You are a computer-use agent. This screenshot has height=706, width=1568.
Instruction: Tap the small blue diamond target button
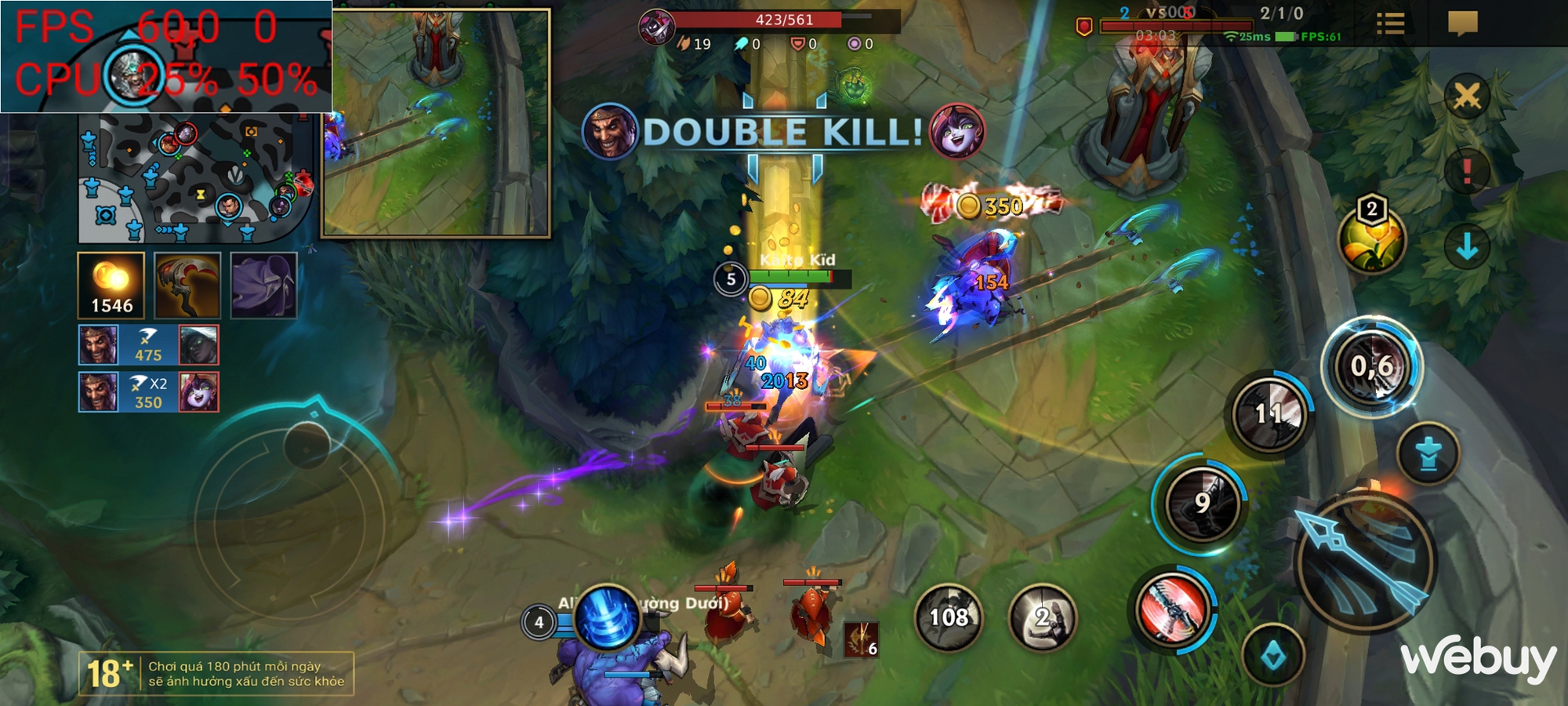coord(1273,655)
